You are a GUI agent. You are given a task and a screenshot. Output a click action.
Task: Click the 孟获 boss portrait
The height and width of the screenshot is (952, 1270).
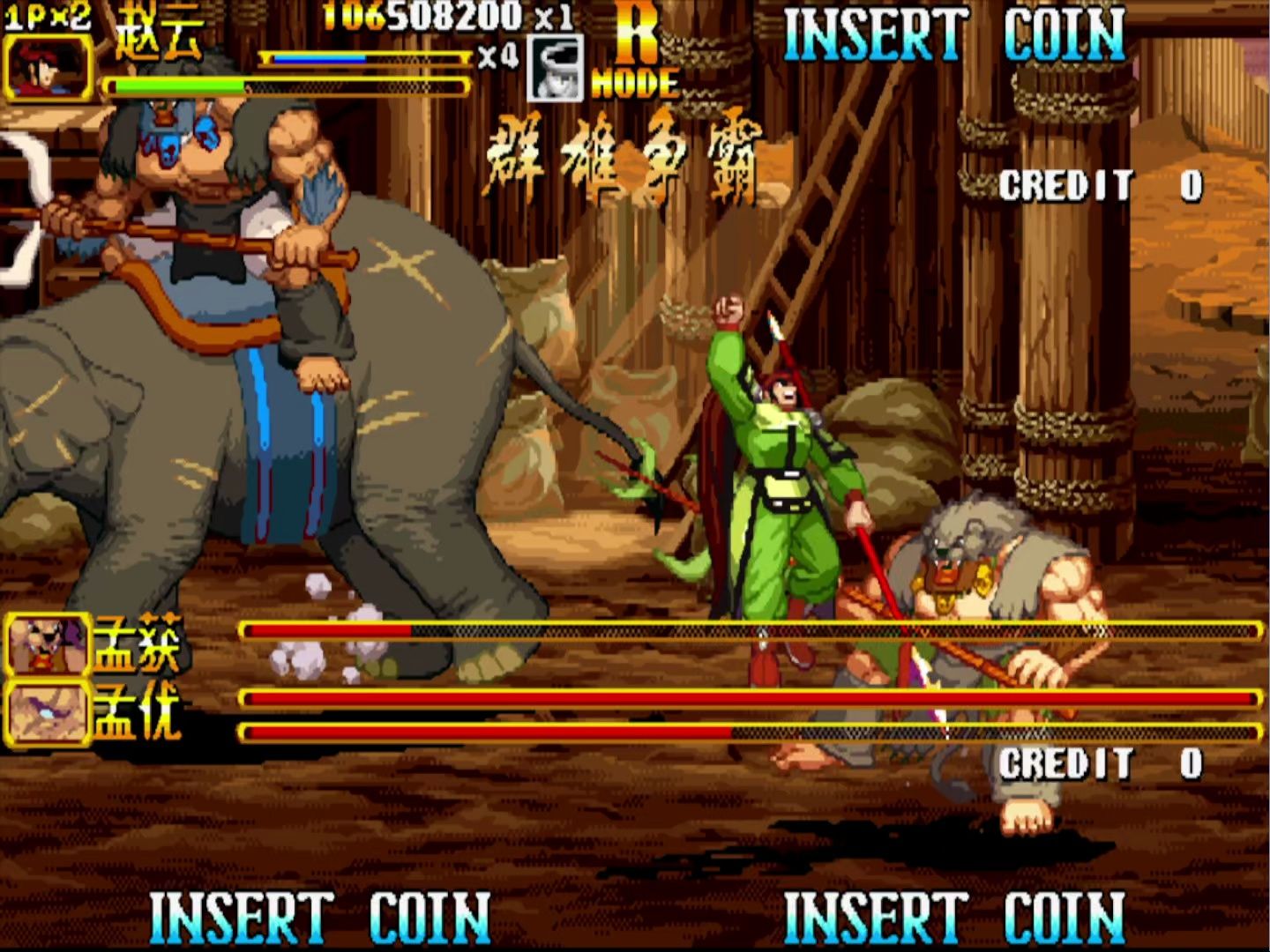pyautogui.click(x=48, y=645)
